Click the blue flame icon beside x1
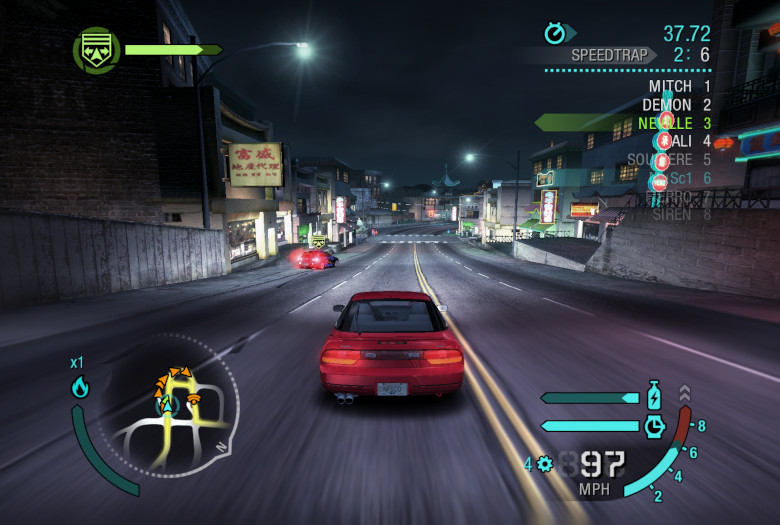Image resolution: width=780 pixels, height=525 pixels. (x=80, y=388)
